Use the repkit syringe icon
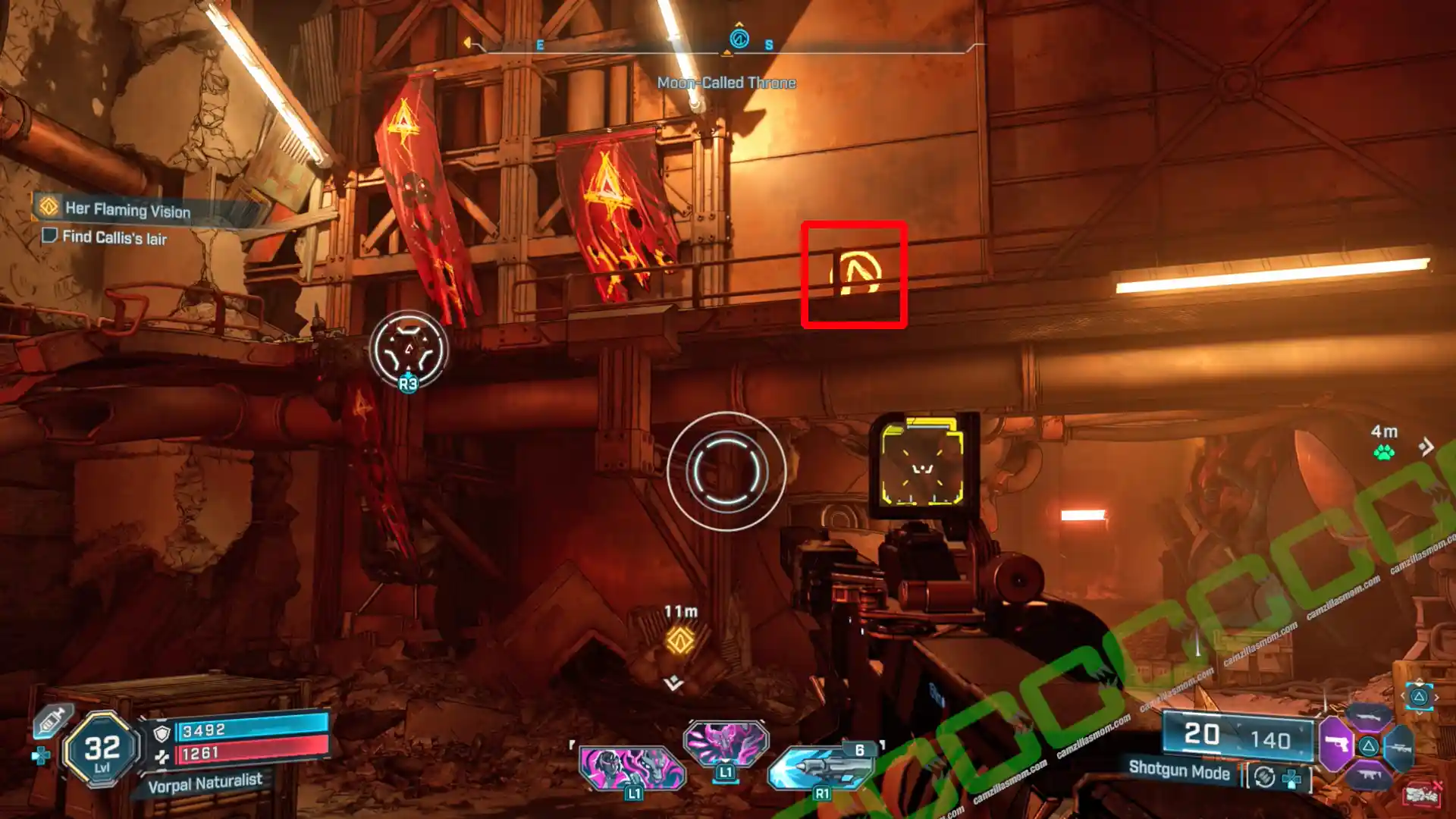Image resolution: width=1456 pixels, height=819 pixels. 52,720
